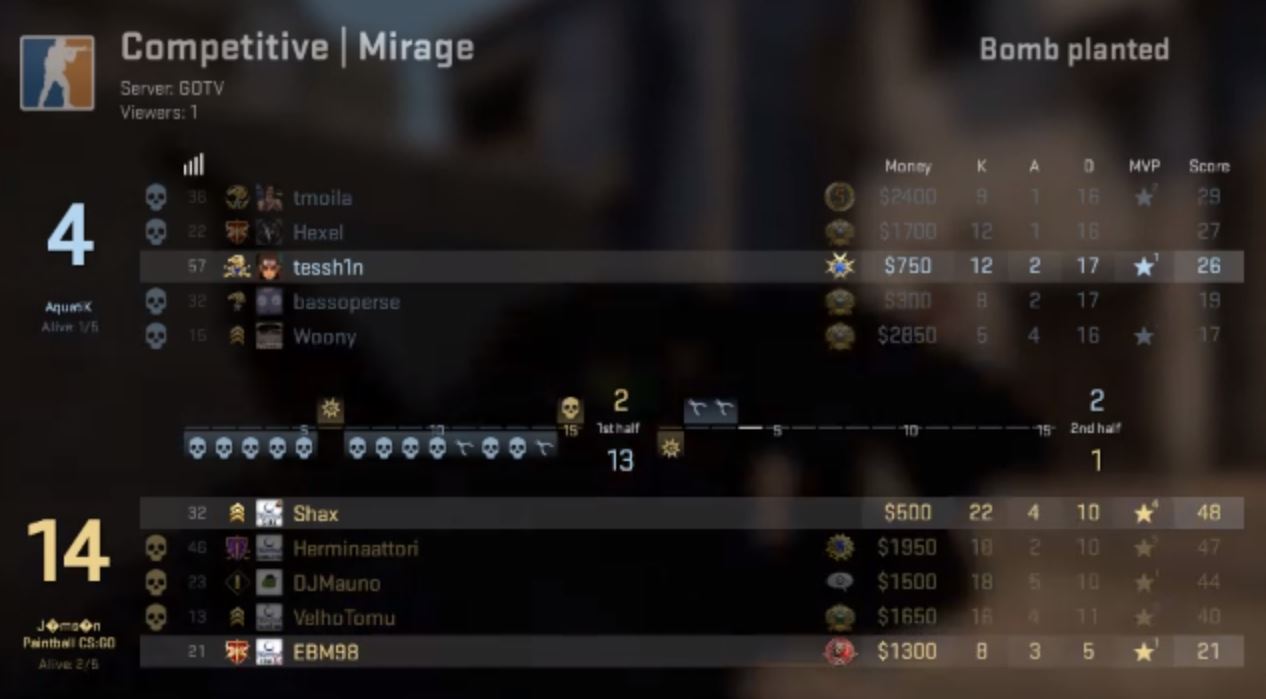Click the ping signal bars icon
The height and width of the screenshot is (699, 1266).
[193, 164]
